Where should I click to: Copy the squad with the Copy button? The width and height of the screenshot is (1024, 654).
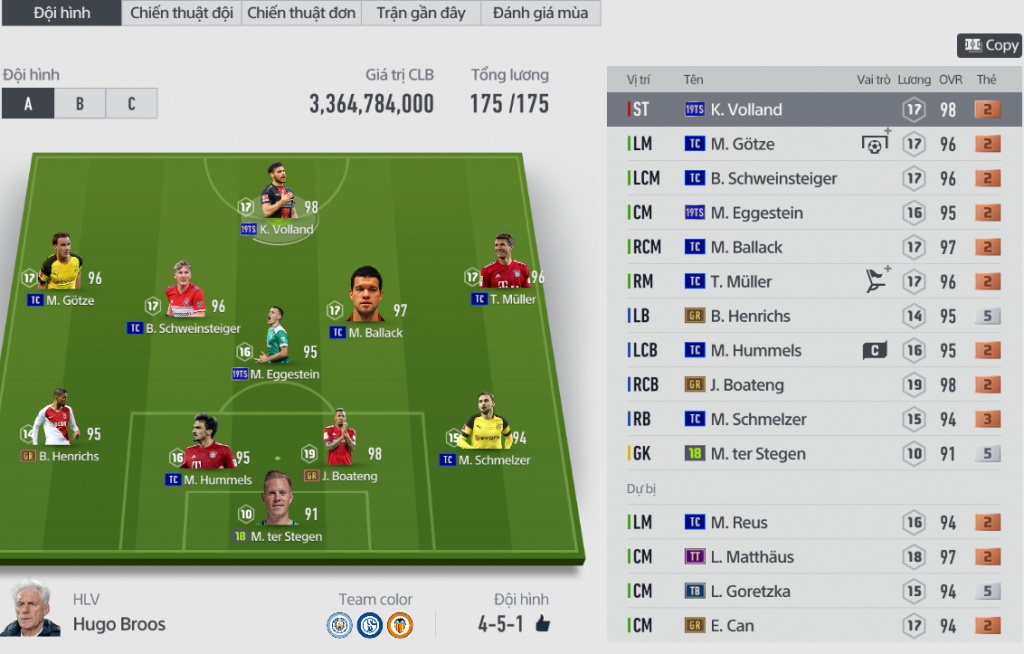[989, 45]
